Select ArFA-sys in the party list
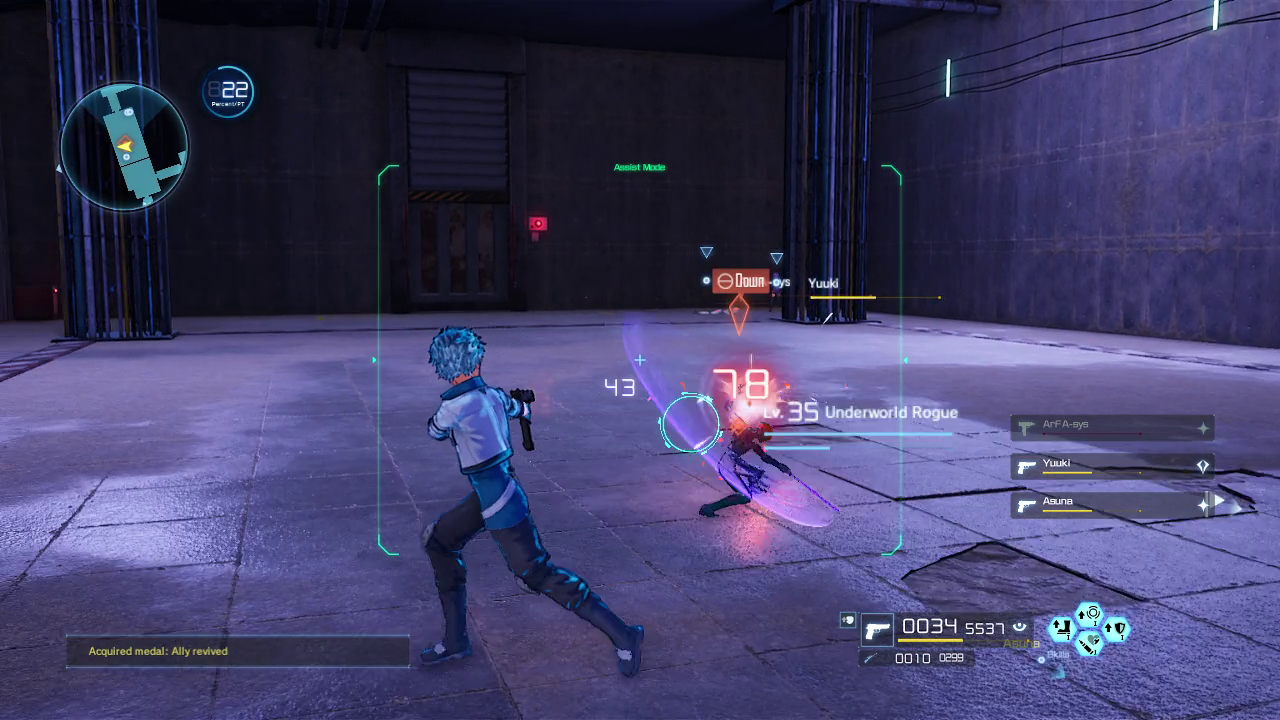This screenshot has height=720, width=1280. point(1112,428)
